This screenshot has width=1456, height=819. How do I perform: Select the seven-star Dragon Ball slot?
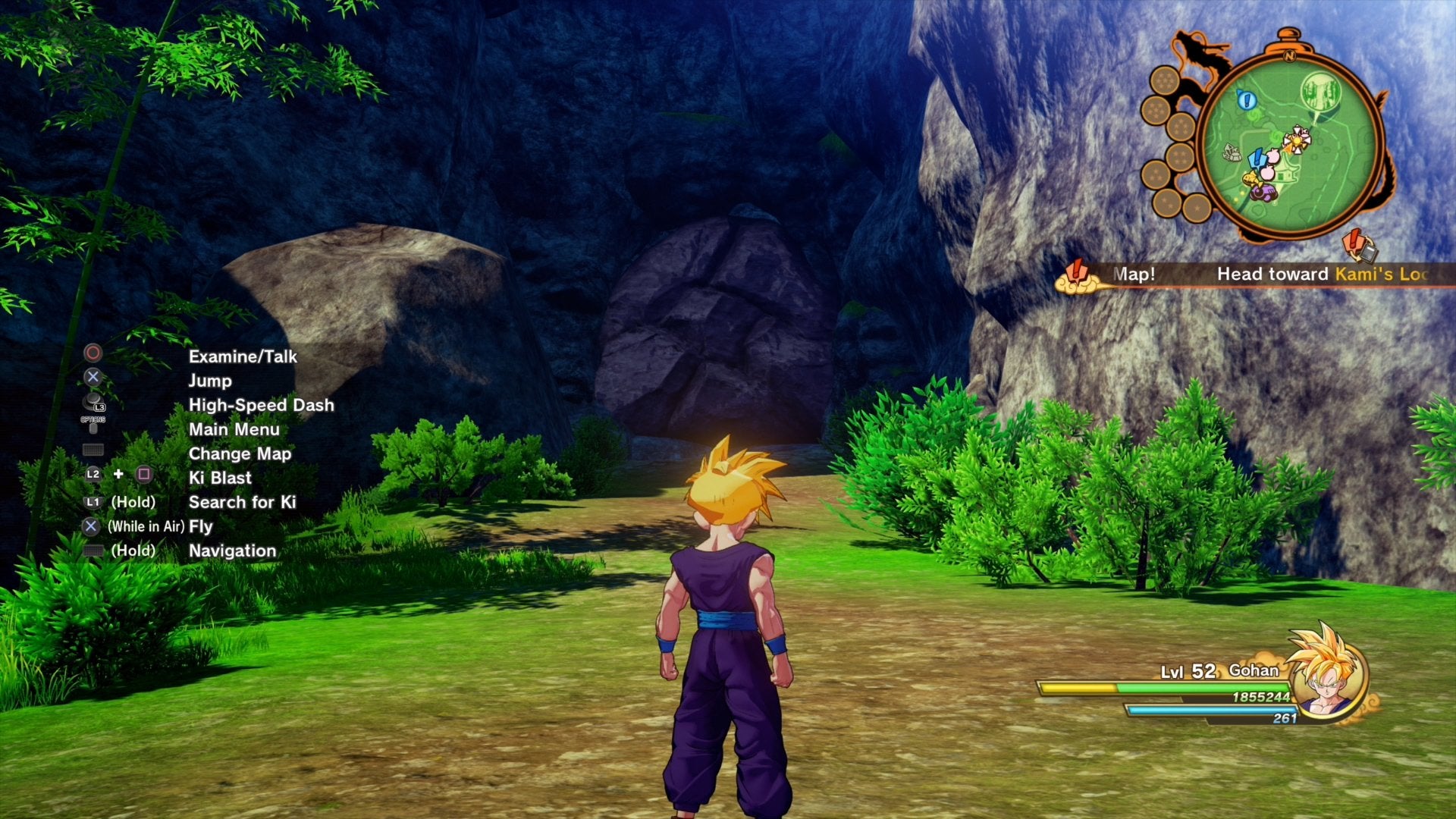pos(1163,82)
